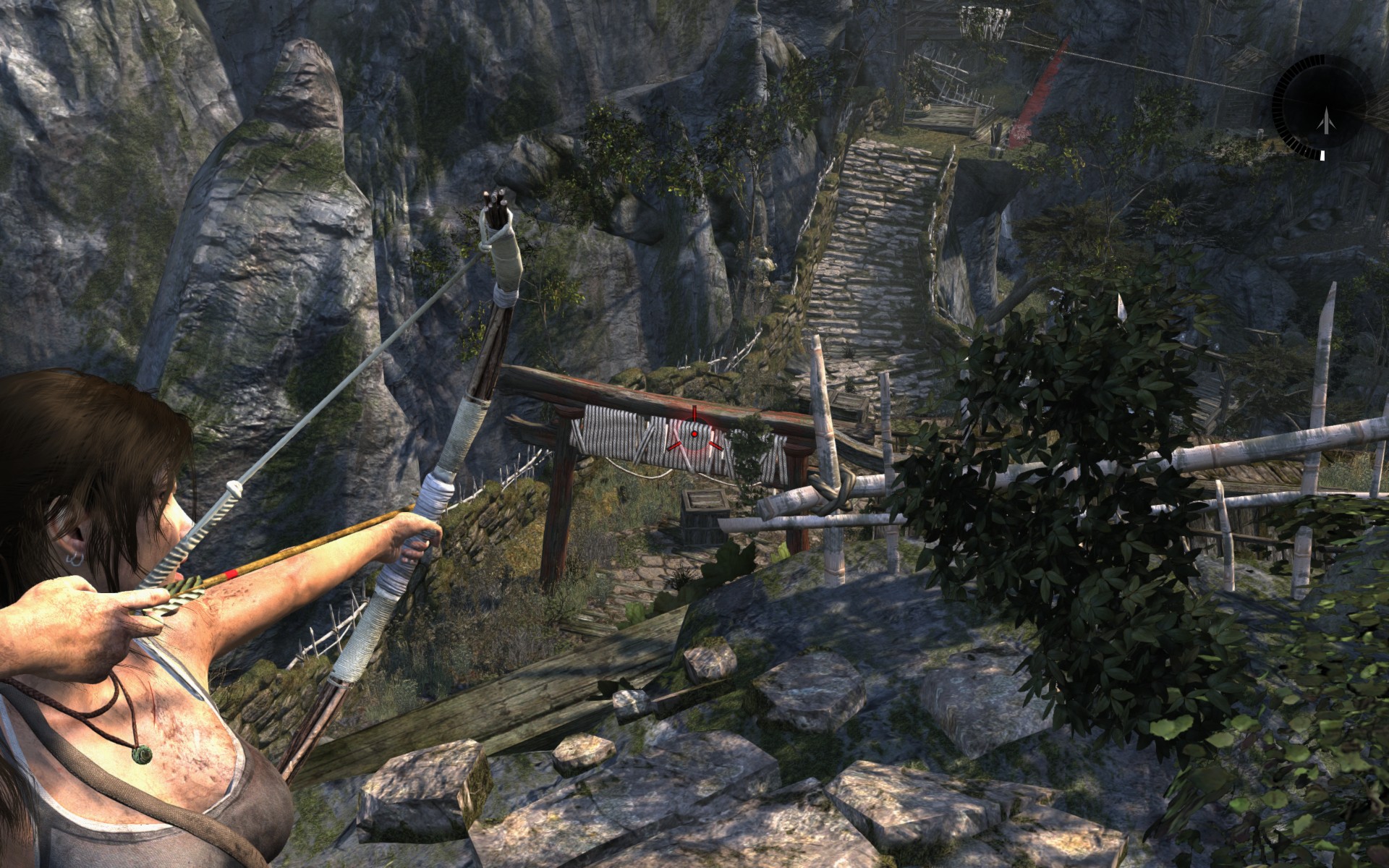Click the arrow ammo indicator icon
1389x868 pixels.
(1325, 119)
